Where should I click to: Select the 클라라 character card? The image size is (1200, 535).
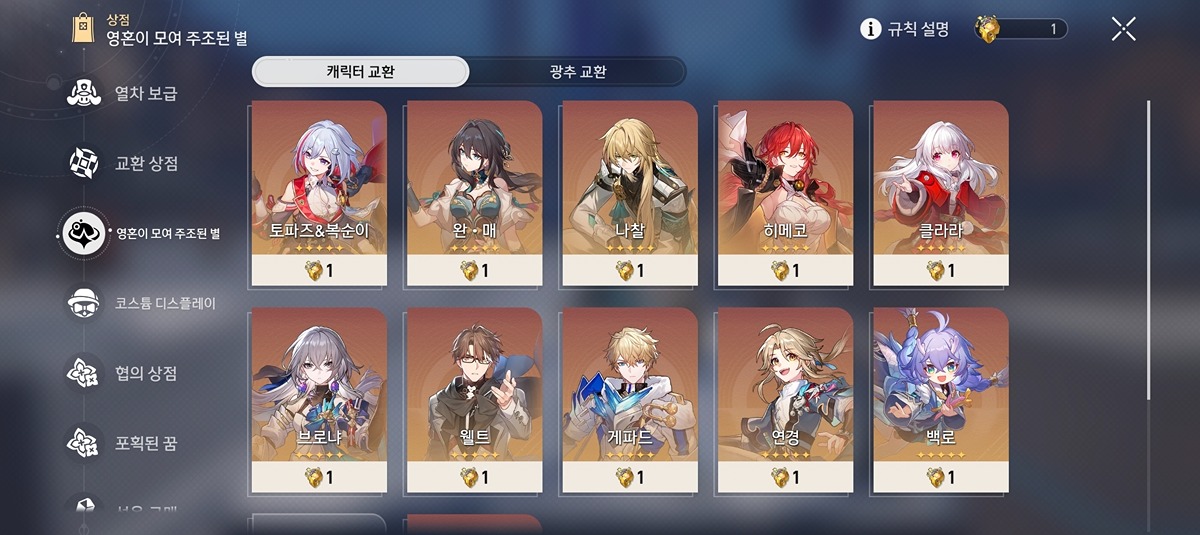pyautogui.click(x=940, y=190)
